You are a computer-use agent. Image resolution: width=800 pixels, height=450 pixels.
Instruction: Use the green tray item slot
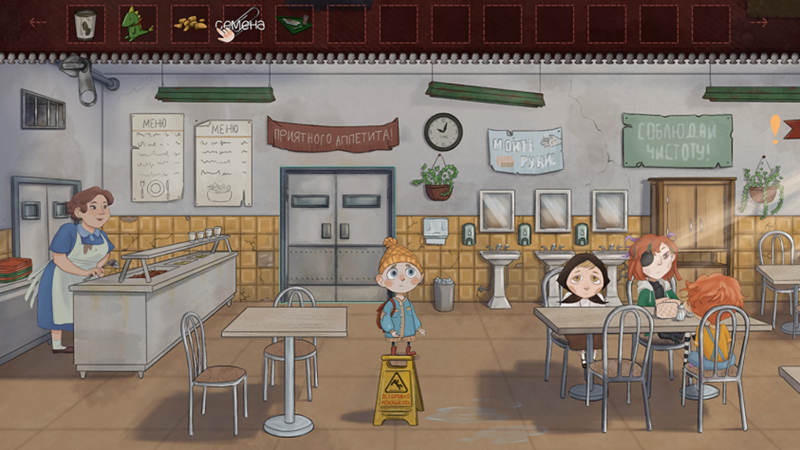(294, 23)
